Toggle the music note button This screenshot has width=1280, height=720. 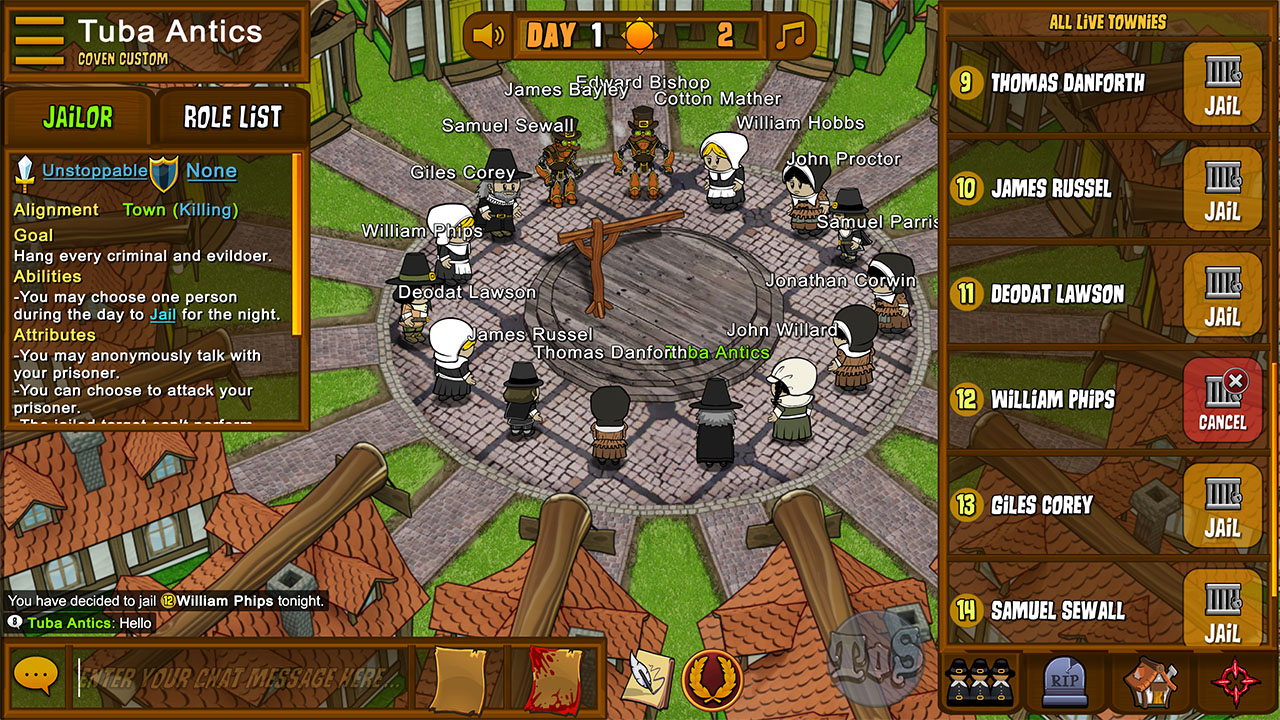tap(790, 37)
